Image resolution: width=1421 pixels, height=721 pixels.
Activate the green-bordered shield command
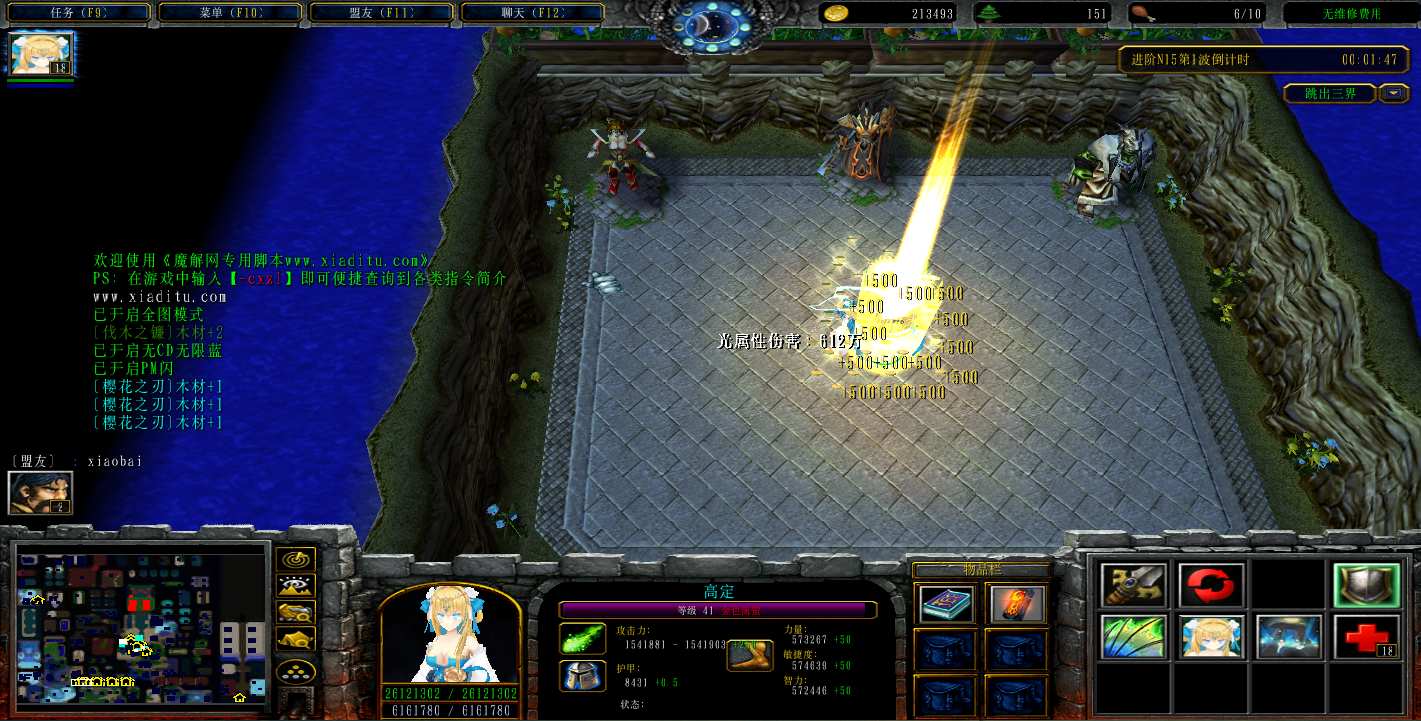click(x=1366, y=585)
